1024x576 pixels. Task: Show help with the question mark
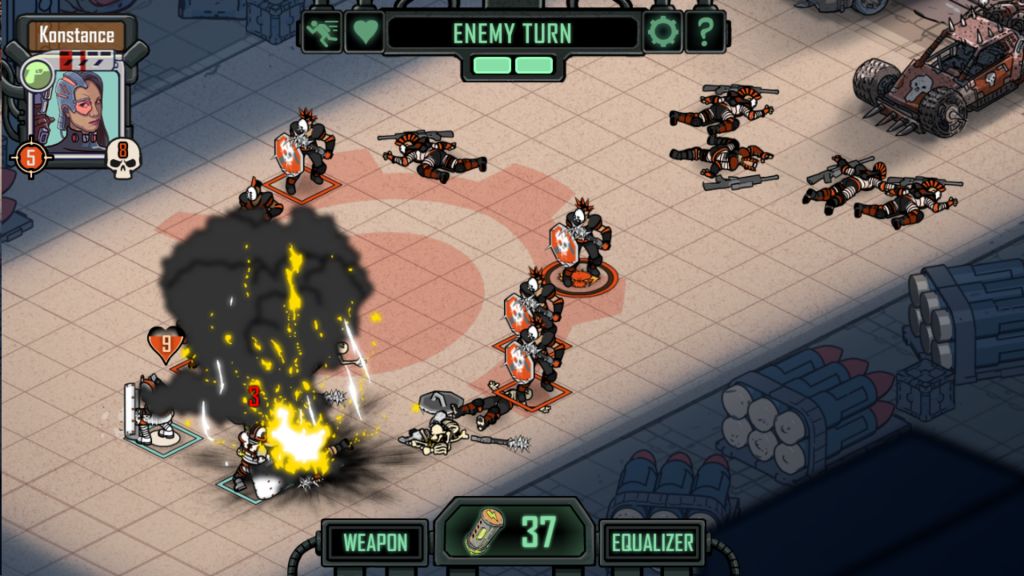pos(705,32)
